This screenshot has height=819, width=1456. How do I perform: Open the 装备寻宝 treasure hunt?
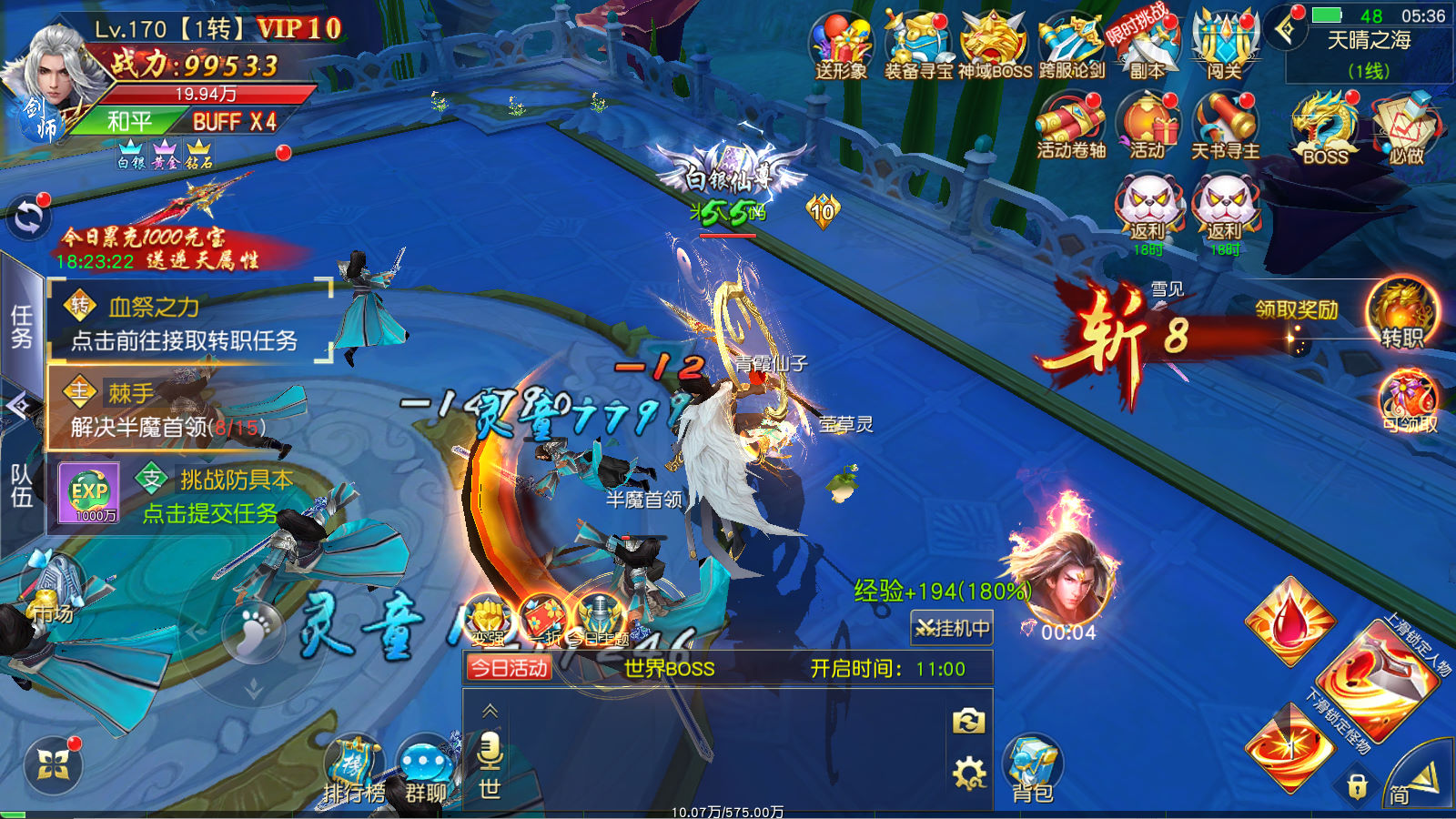918,45
